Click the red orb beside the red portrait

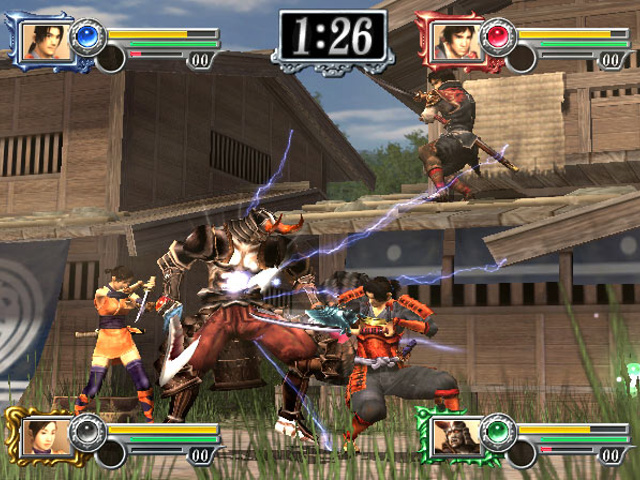pos(496,37)
